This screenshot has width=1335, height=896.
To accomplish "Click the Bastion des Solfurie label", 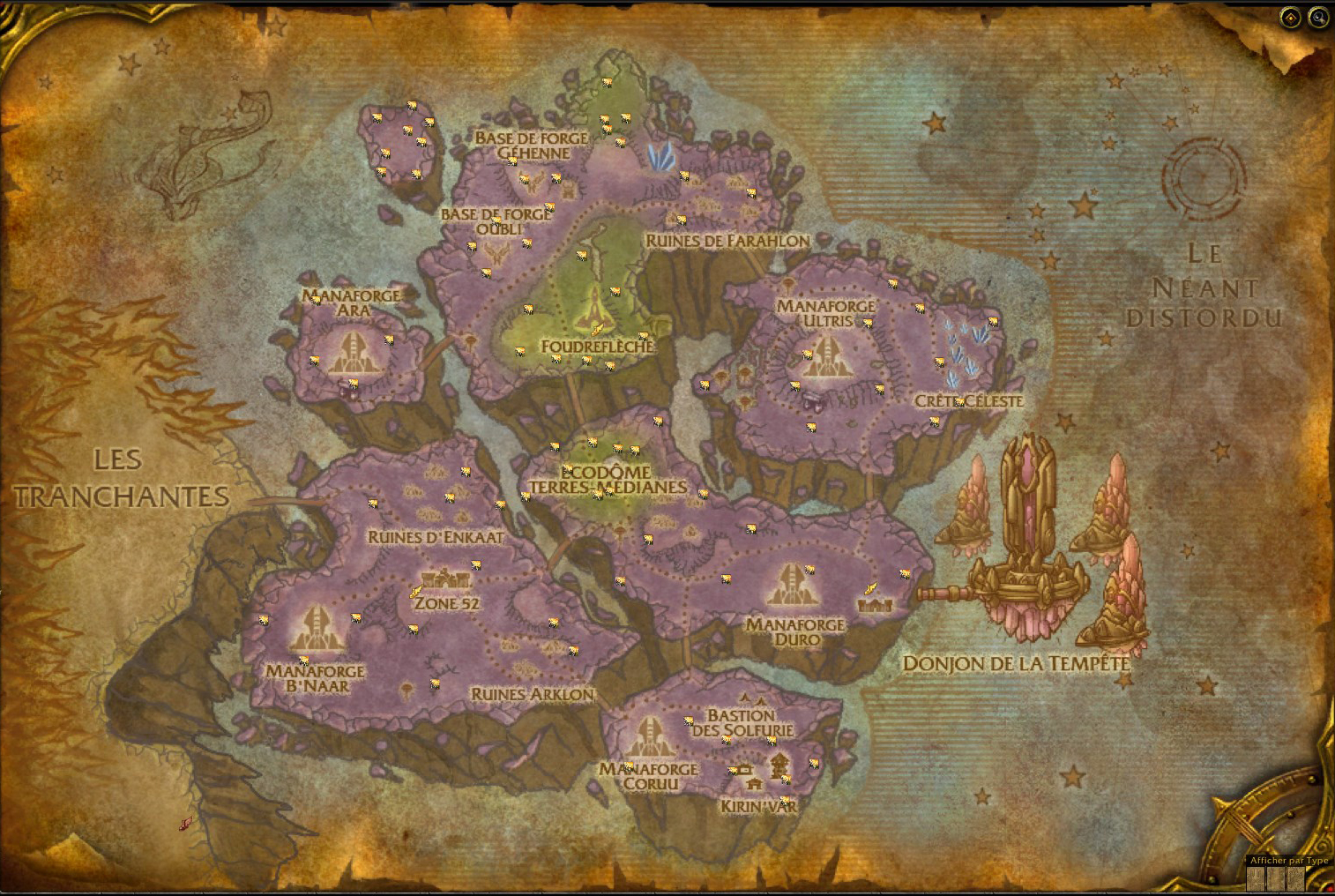I will (740, 721).
